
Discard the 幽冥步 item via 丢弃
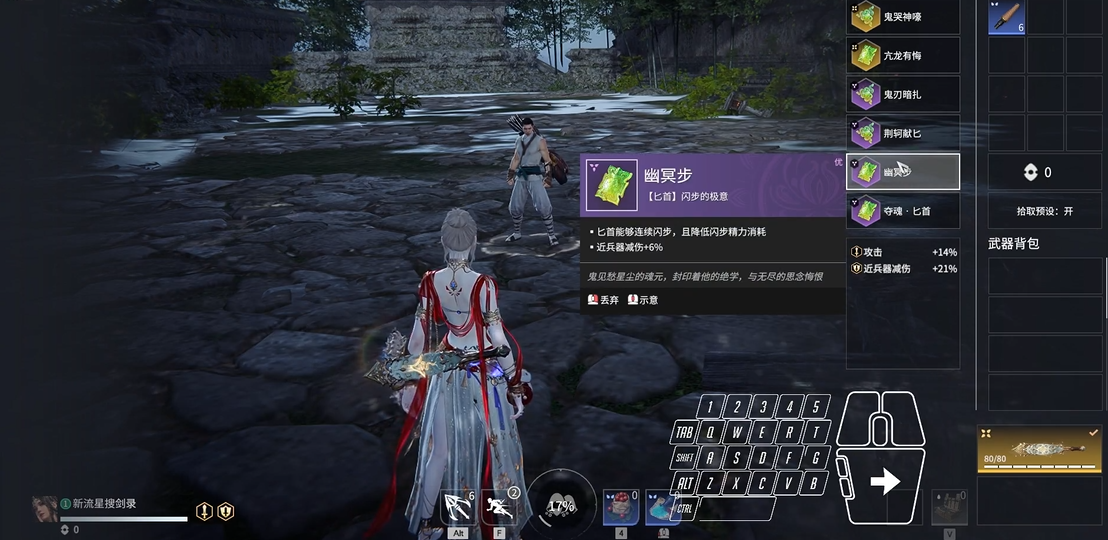(604, 300)
